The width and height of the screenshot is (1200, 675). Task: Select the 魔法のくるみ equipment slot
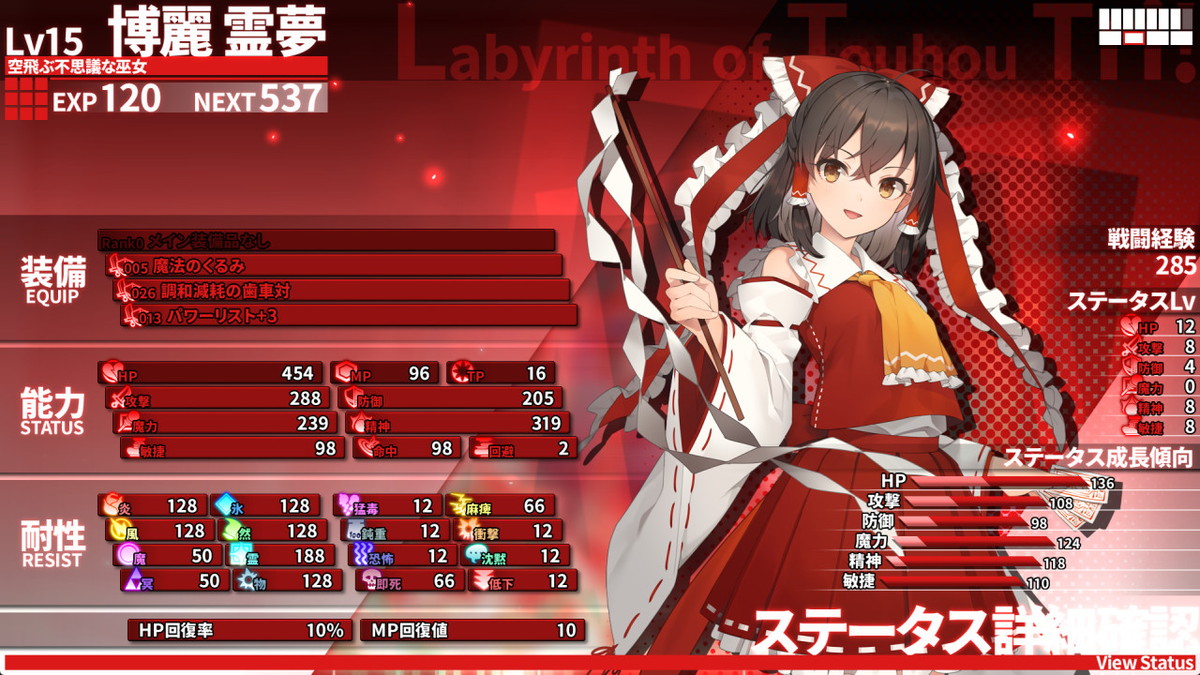pos(333,266)
